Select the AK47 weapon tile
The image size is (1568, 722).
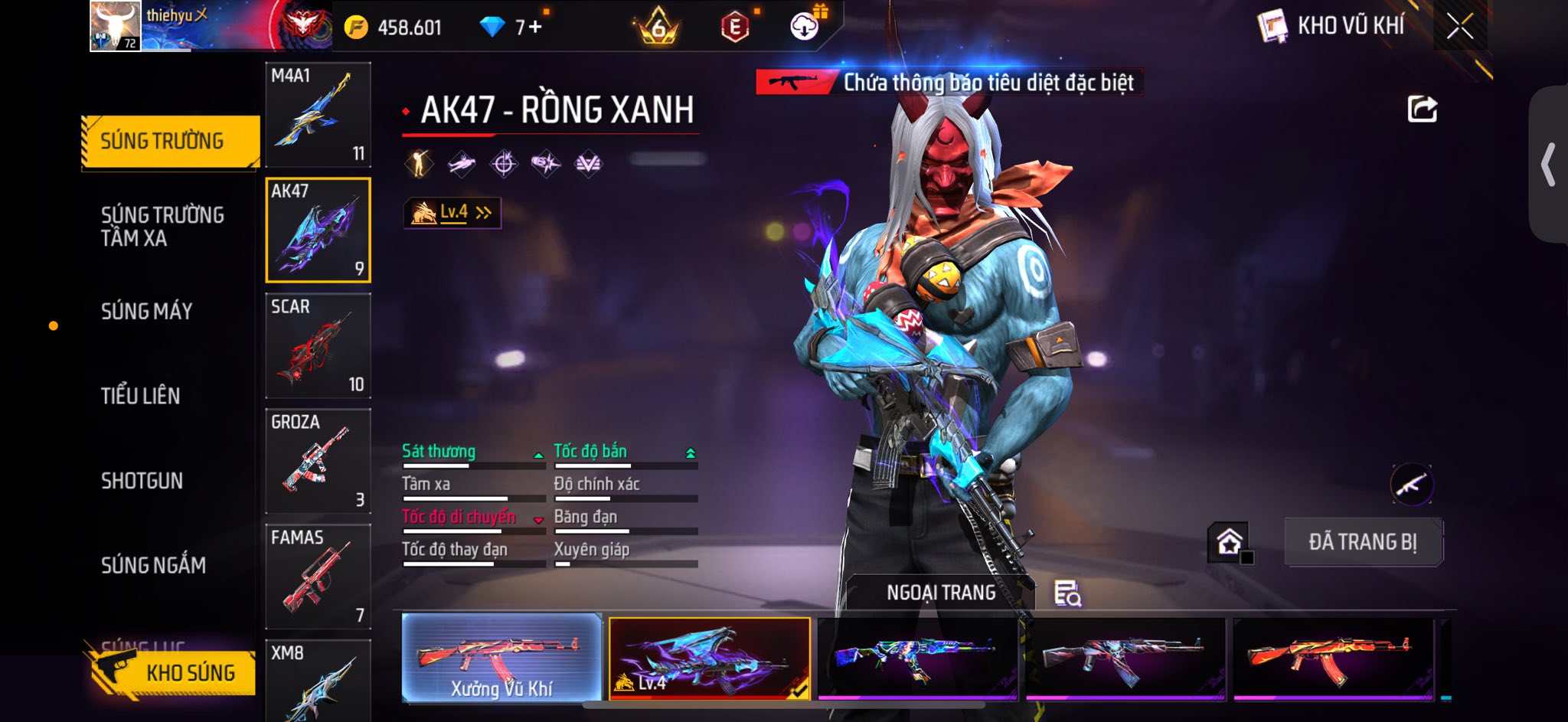coord(318,230)
